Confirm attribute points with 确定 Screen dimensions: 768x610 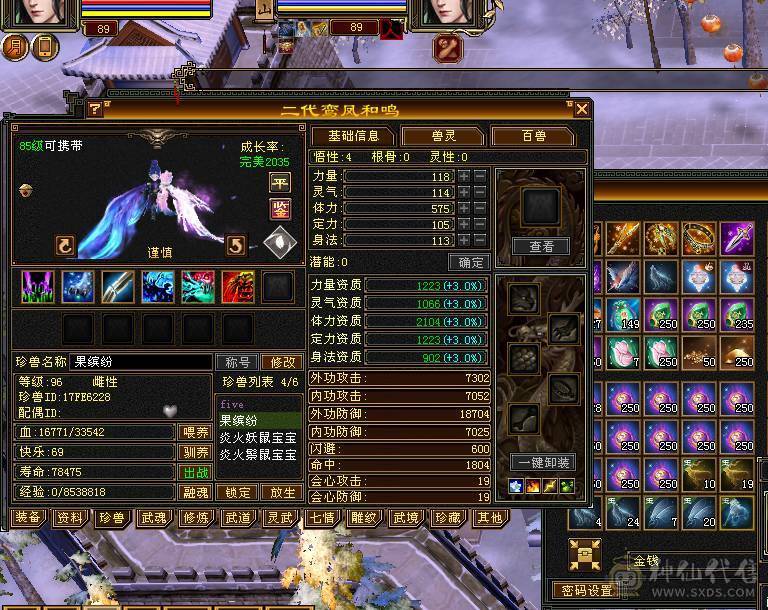(468, 262)
